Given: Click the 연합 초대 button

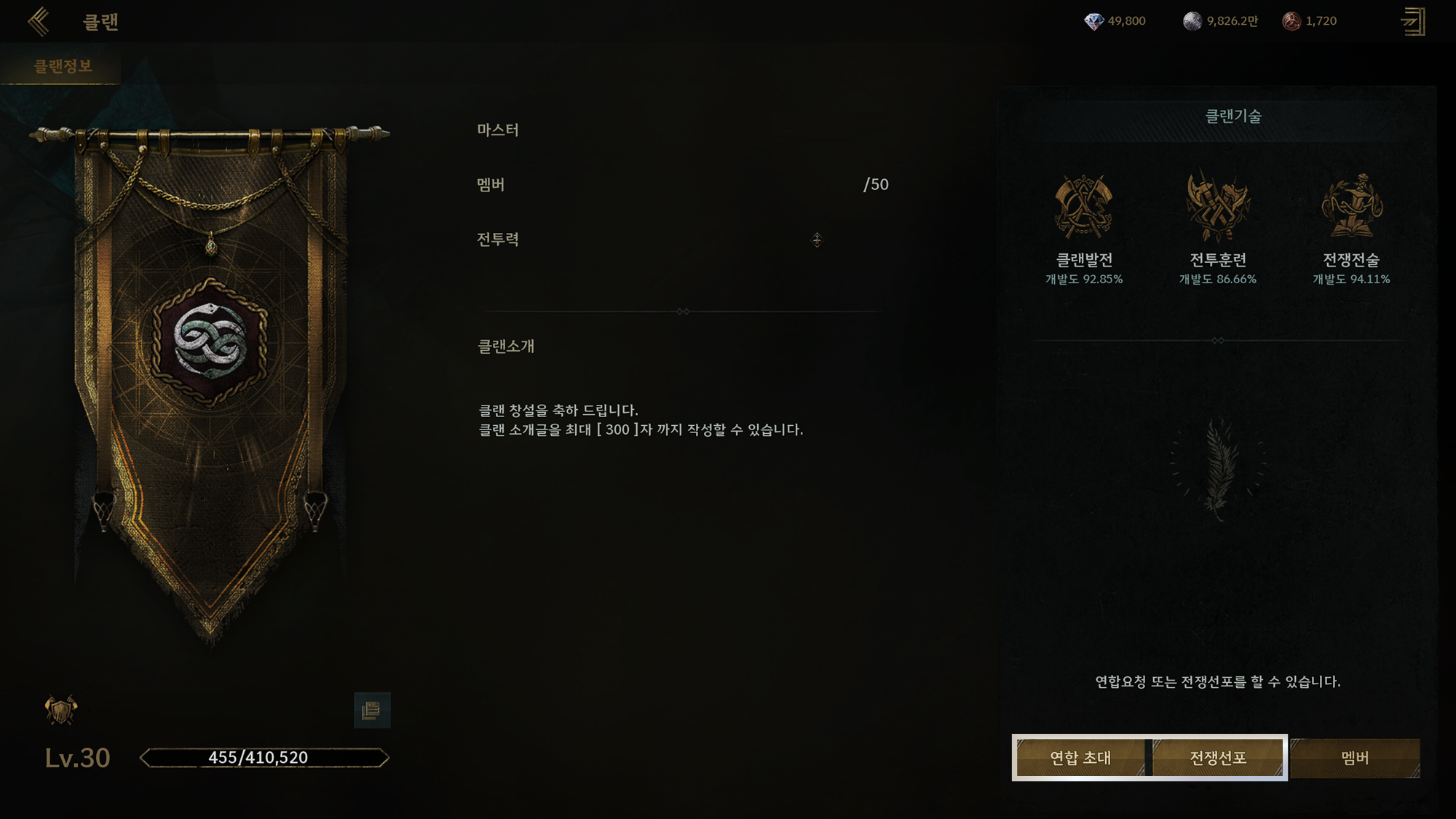Looking at the screenshot, I should 1080,758.
